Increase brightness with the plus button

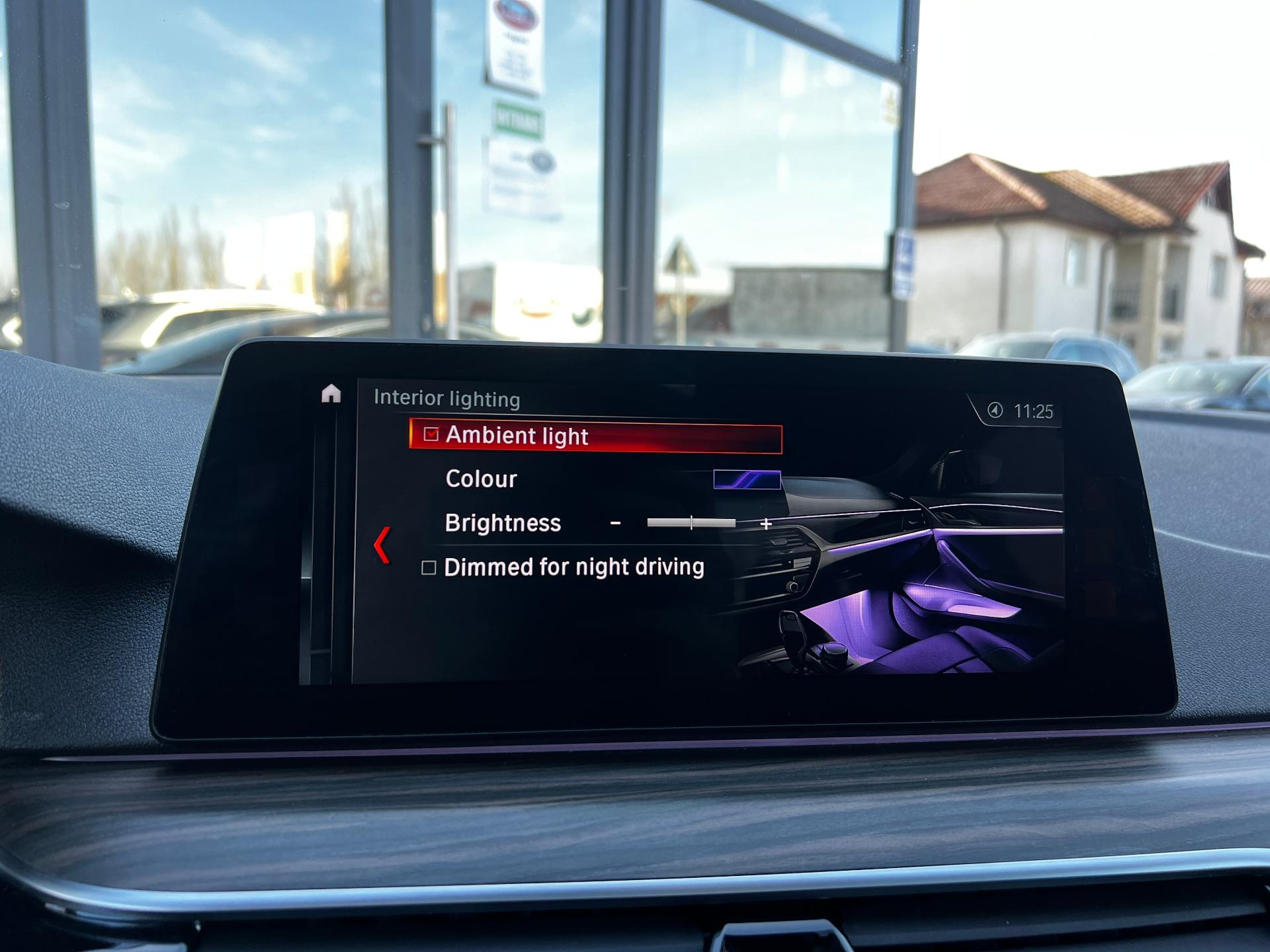point(766,524)
